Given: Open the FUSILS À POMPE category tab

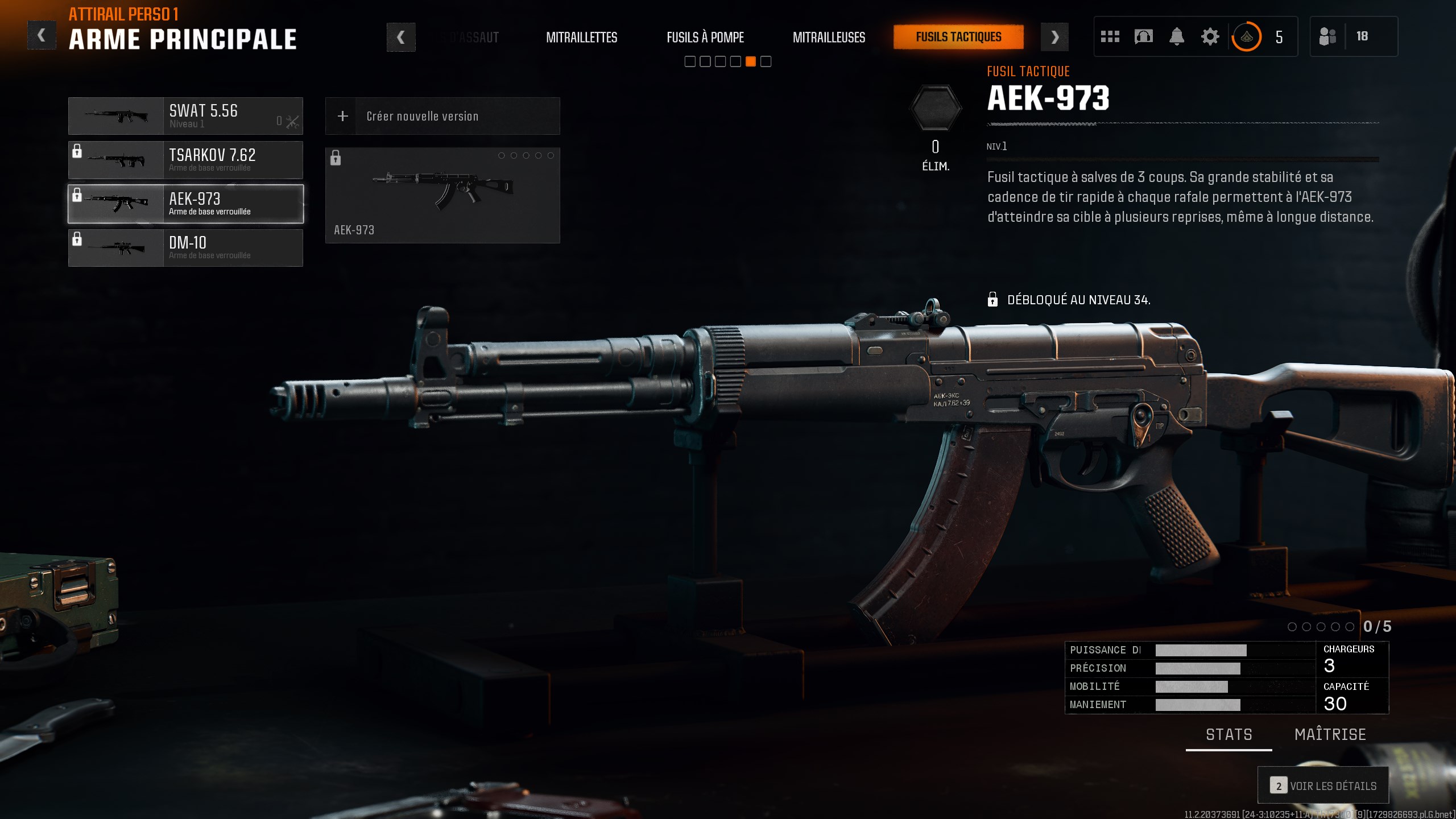Looking at the screenshot, I should (x=705, y=38).
